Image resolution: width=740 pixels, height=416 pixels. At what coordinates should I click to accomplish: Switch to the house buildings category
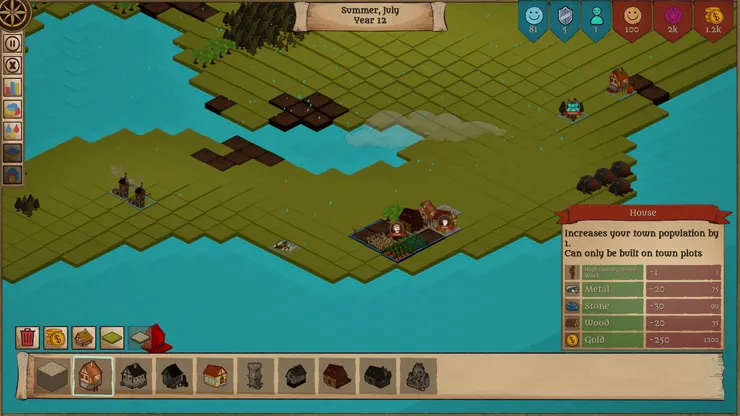point(83,338)
